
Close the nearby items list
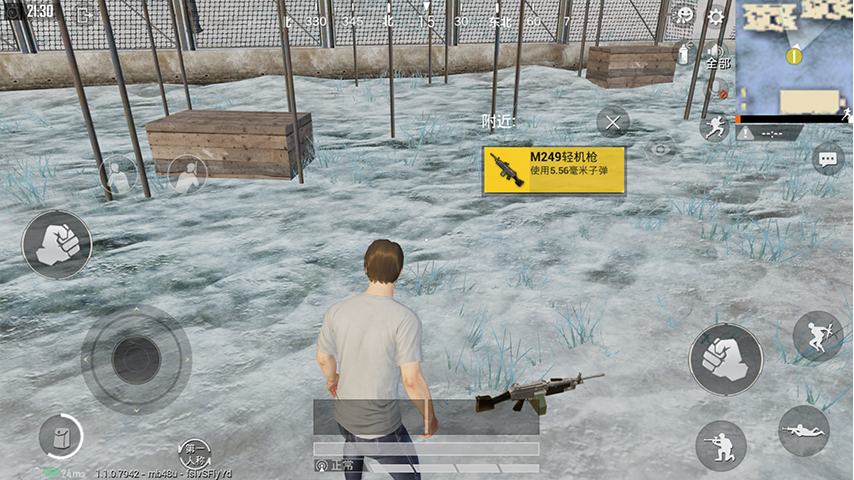point(613,123)
